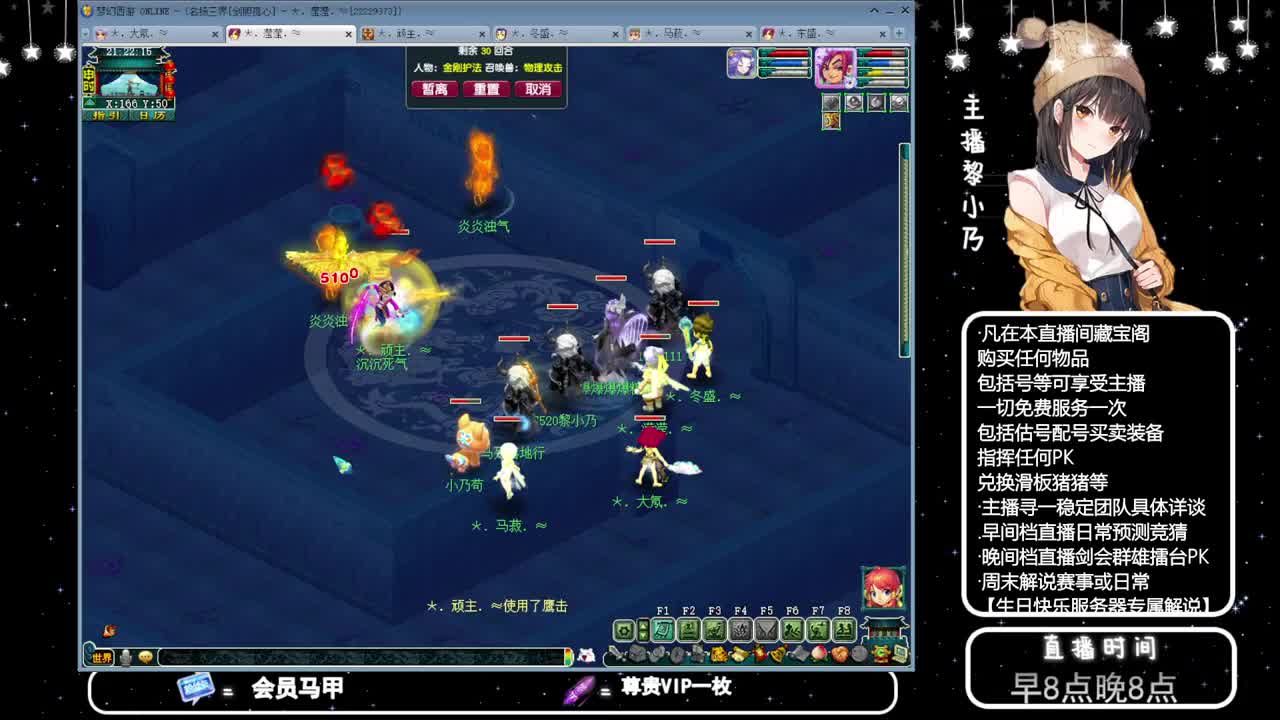The image size is (1280, 720).
Task: Click the peach item icon in item tray
Action: [x=818, y=656]
